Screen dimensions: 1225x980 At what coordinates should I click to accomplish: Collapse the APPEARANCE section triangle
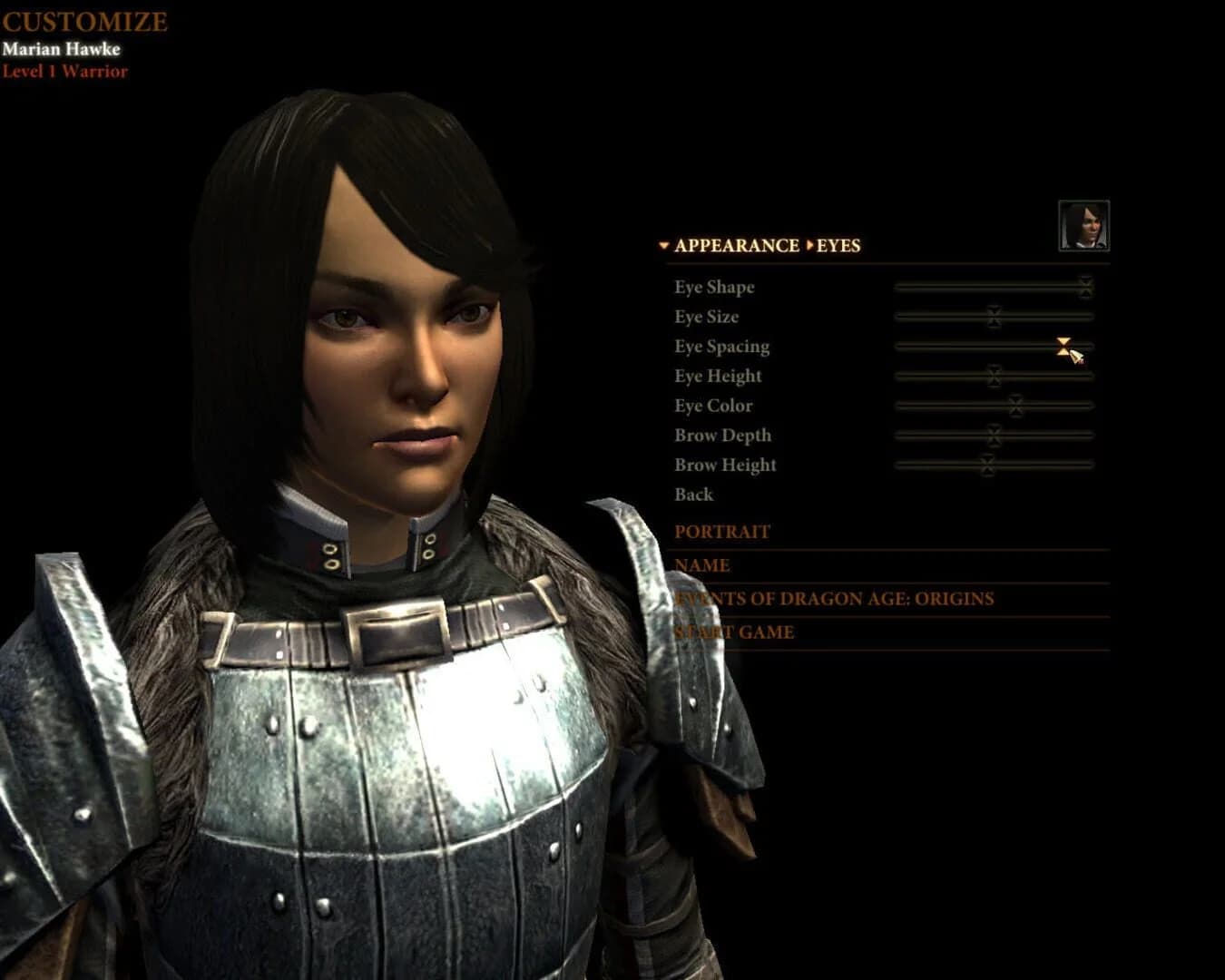[663, 245]
